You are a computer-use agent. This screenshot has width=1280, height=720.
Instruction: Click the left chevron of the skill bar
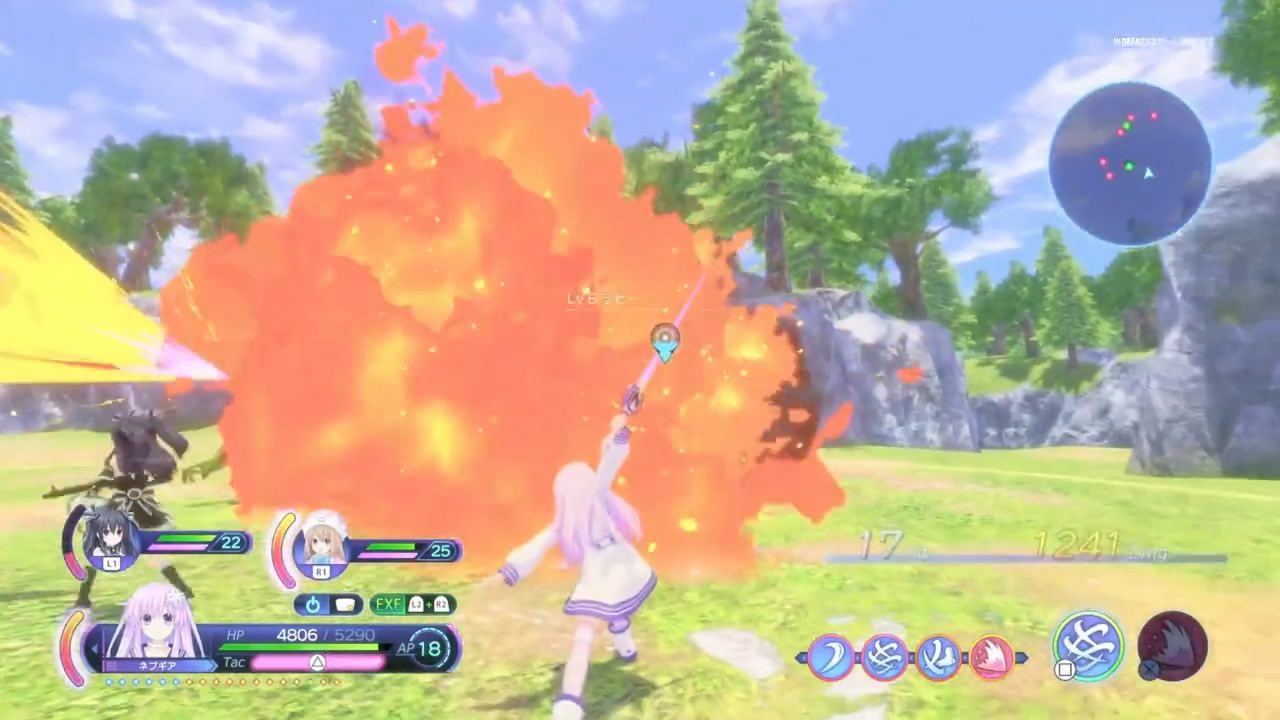tap(800, 656)
